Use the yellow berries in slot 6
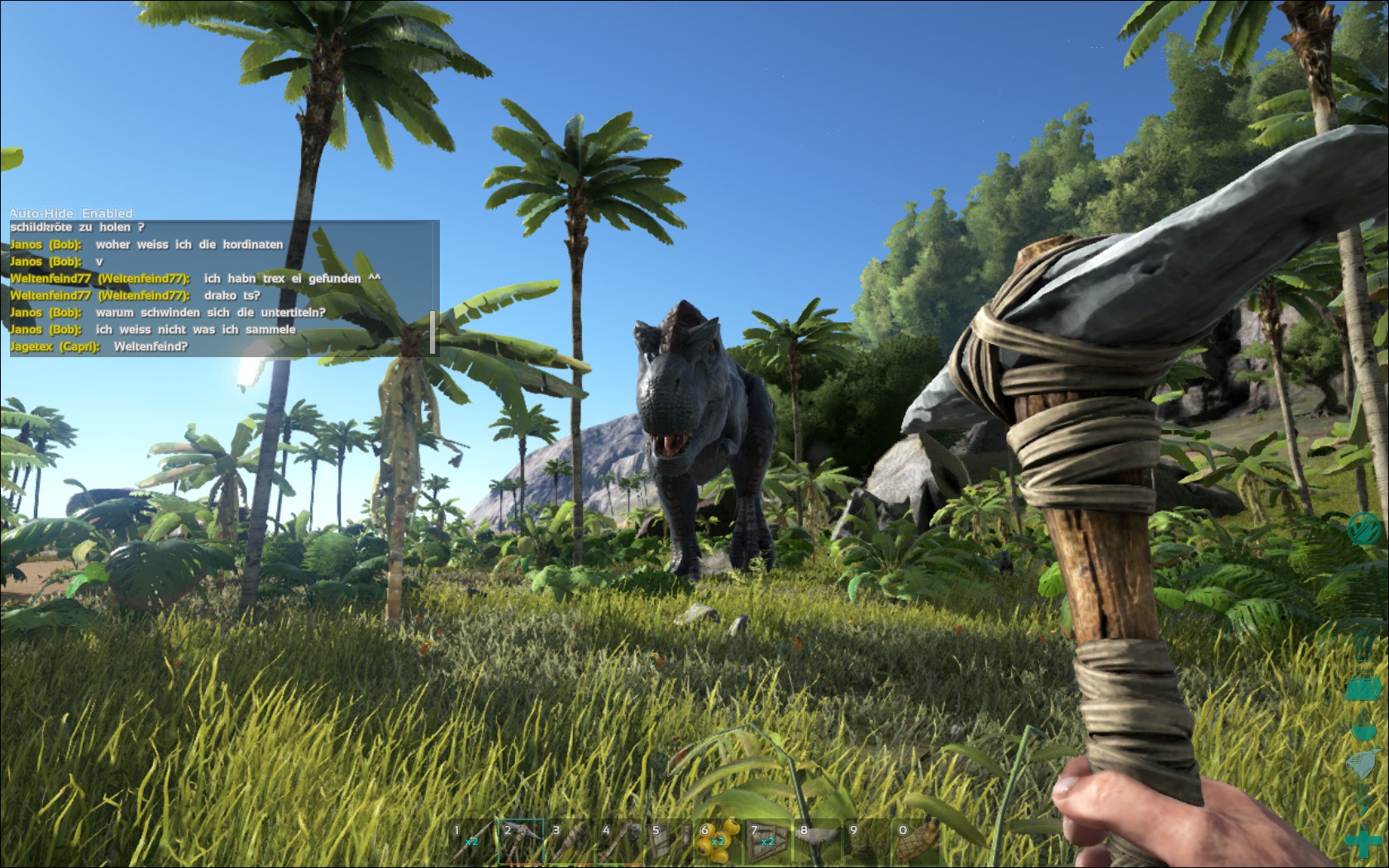The height and width of the screenshot is (868, 1389). 719,842
